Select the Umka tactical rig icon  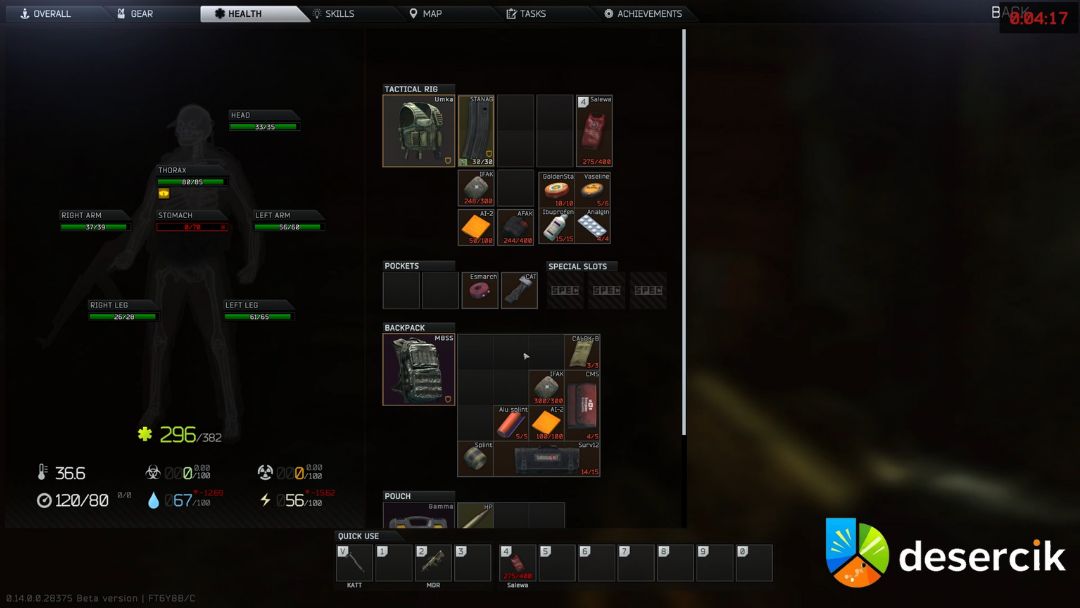point(419,131)
